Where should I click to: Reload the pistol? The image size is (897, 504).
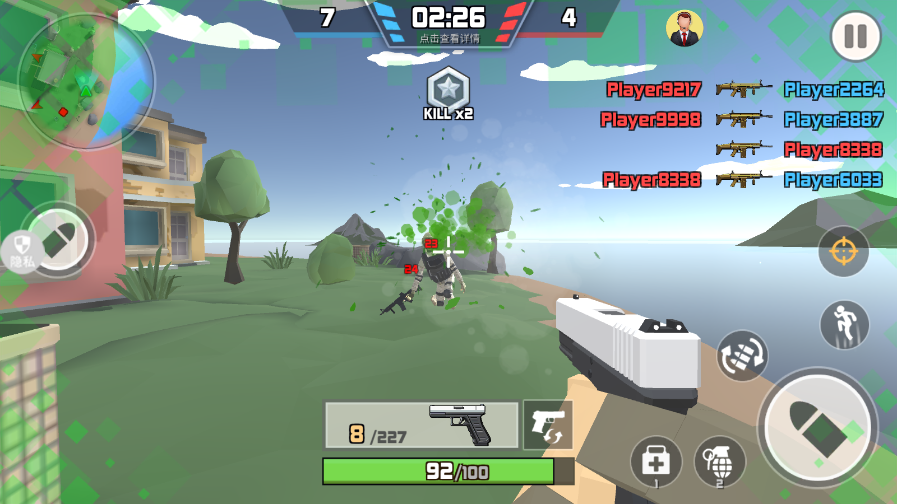pyautogui.click(x=742, y=355)
